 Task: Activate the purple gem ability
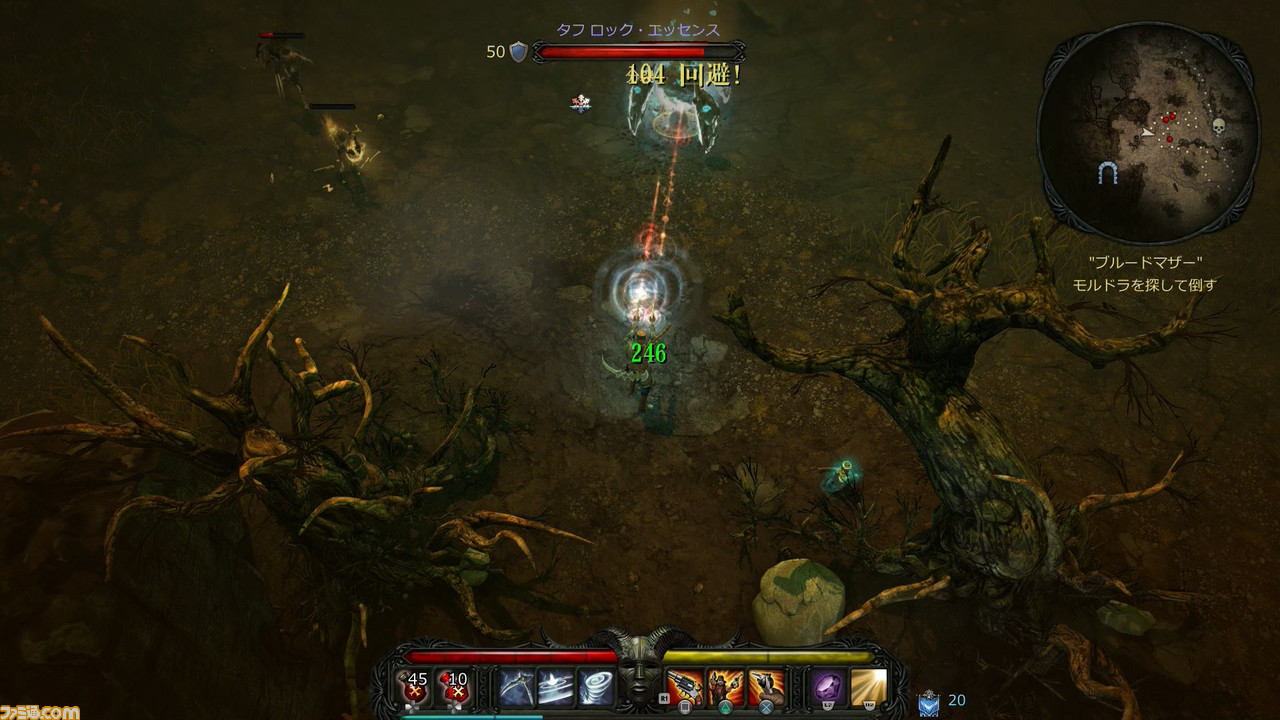click(x=828, y=688)
